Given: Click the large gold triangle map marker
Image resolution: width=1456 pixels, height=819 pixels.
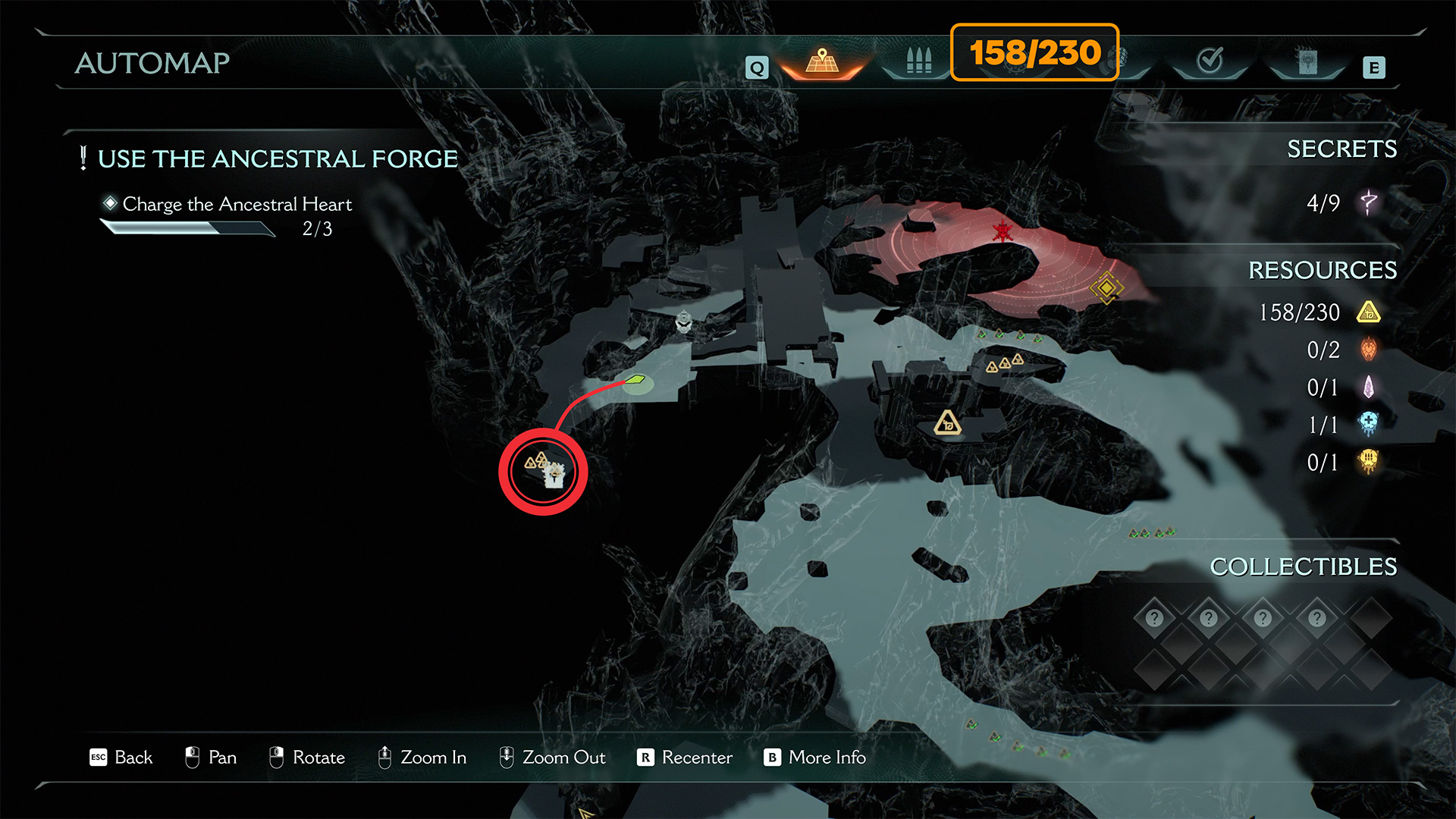Looking at the screenshot, I should 947,422.
